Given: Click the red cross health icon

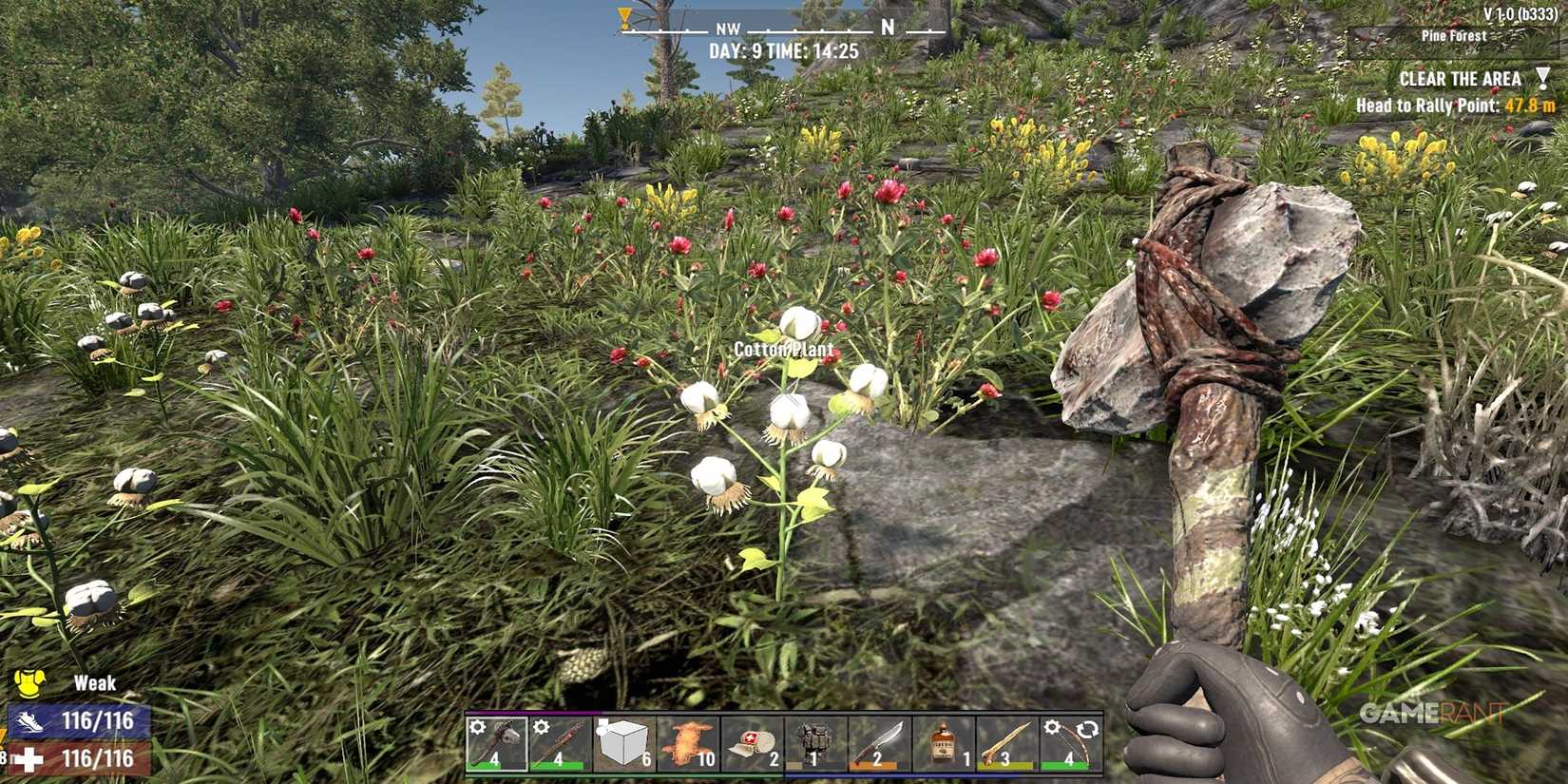Looking at the screenshot, I should tap(29, 758).
